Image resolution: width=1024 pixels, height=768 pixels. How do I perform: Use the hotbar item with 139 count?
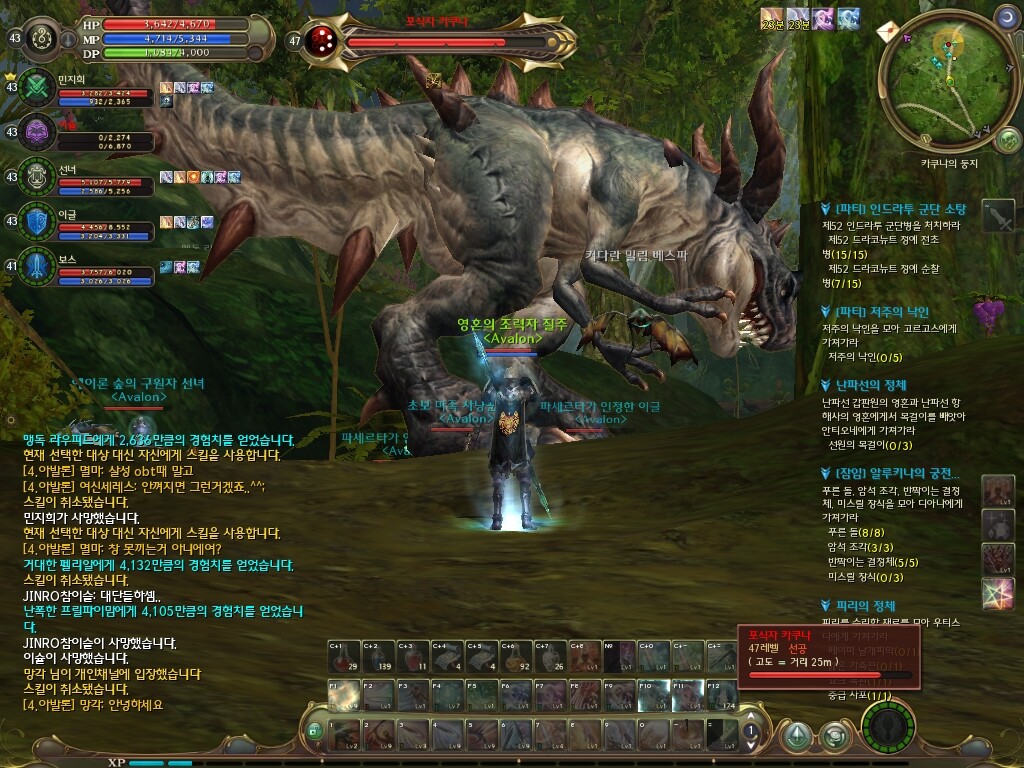[x=378, y=657]
